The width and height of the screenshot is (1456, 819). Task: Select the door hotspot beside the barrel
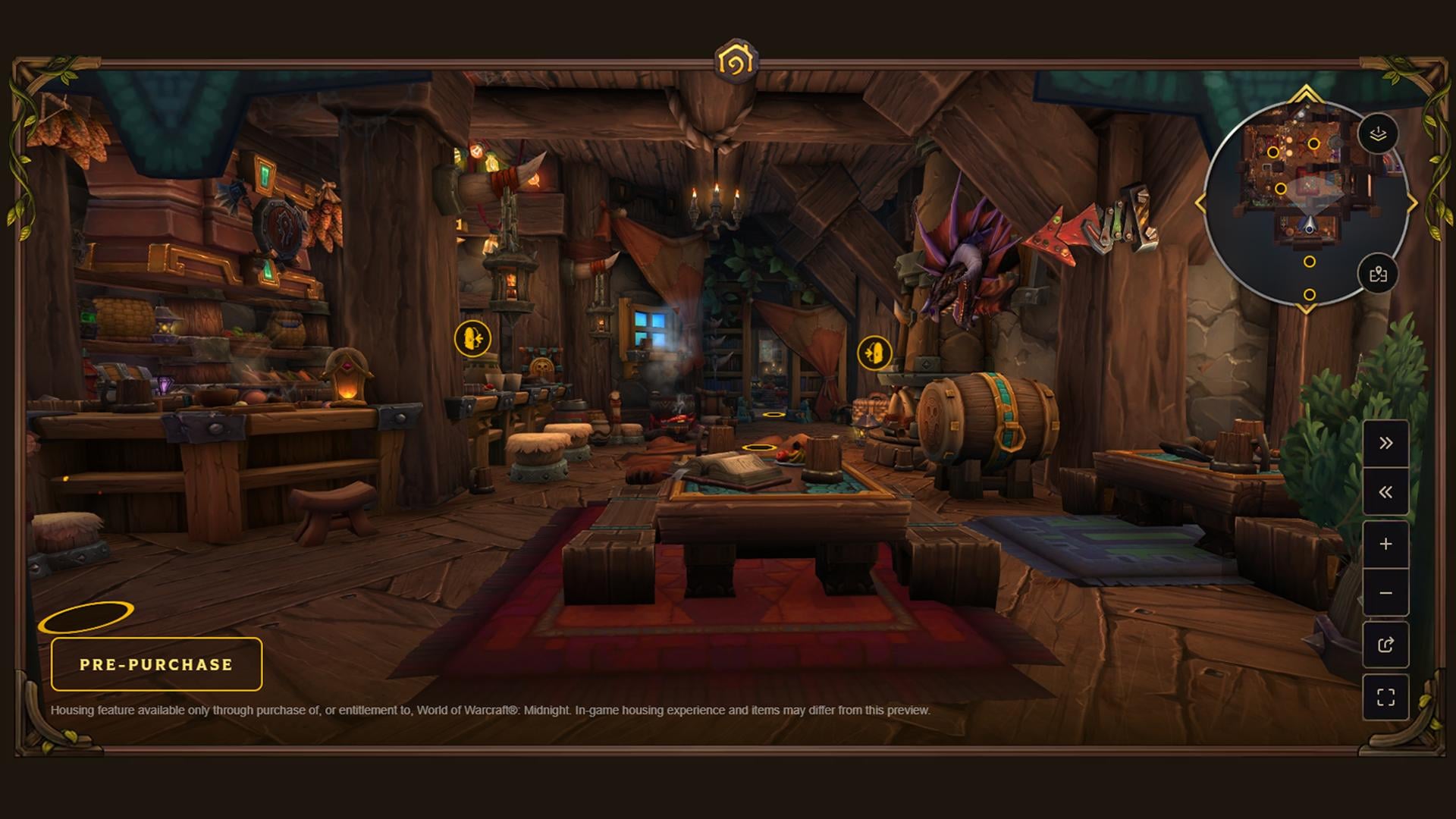click(874, 353)
